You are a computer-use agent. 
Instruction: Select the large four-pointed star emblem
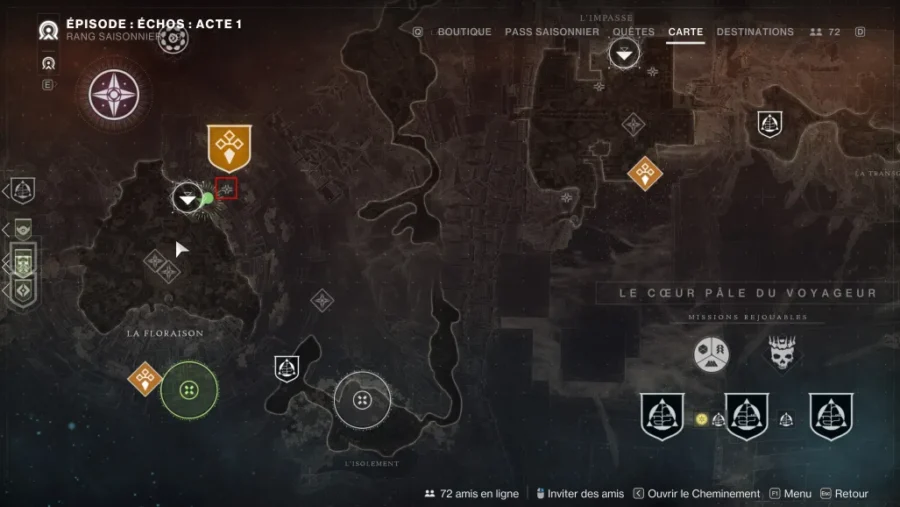coord(114,94)
